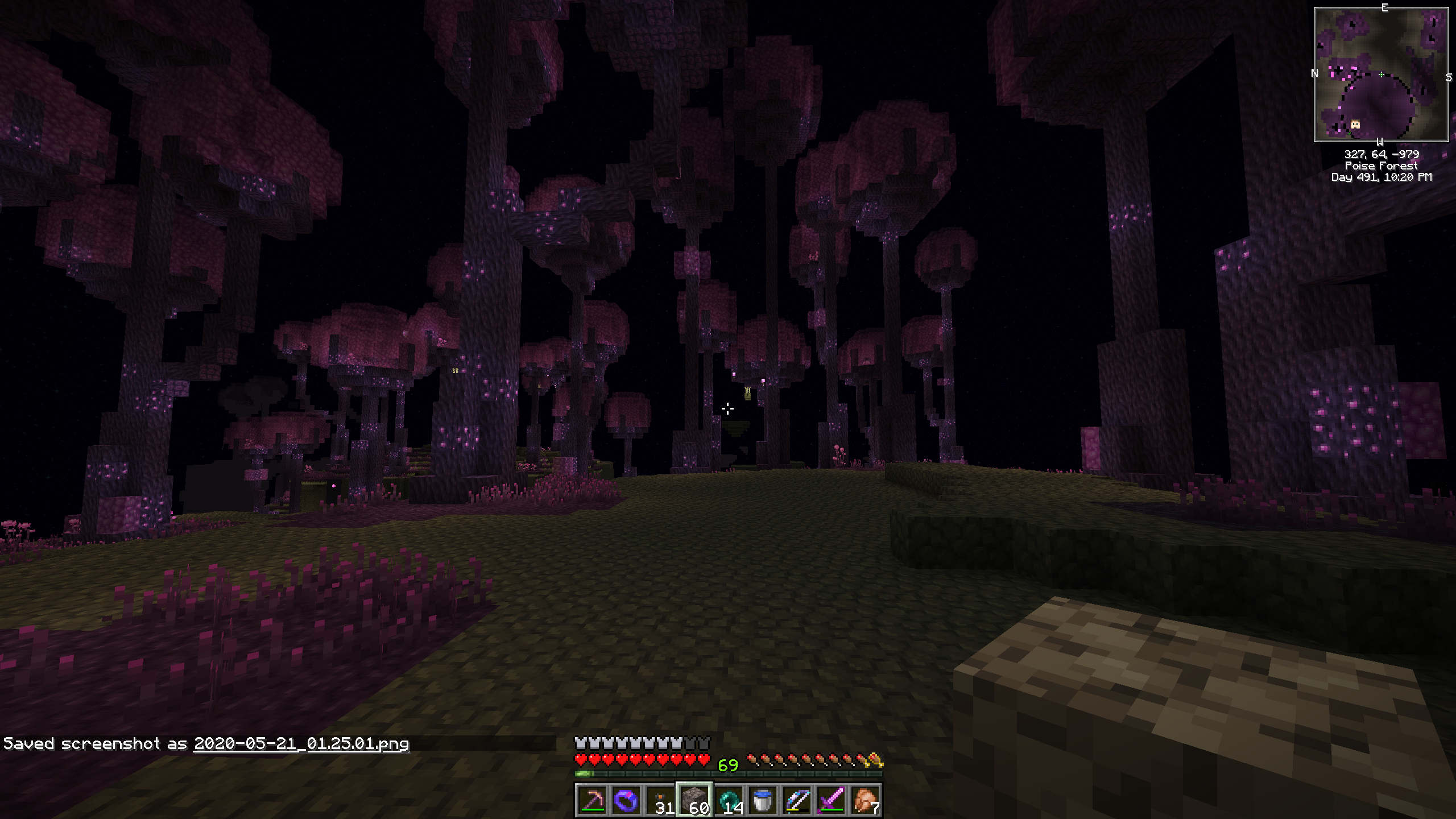Select the pickaxe hotbar slot
Image resolution: width=1456 pixels, height=819 pixels.
[591, 801]
